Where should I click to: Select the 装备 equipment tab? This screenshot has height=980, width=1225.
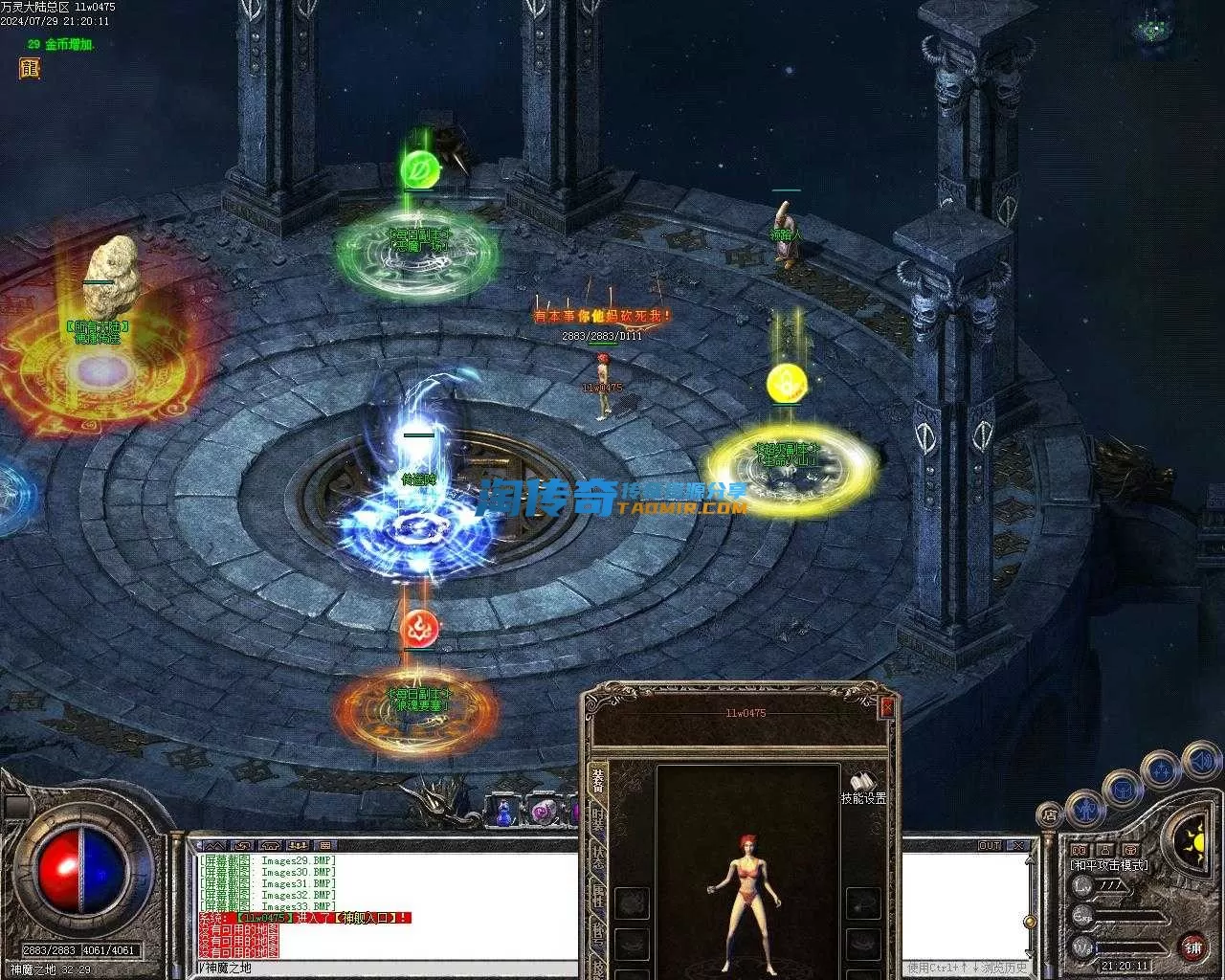tap(597, 780)
